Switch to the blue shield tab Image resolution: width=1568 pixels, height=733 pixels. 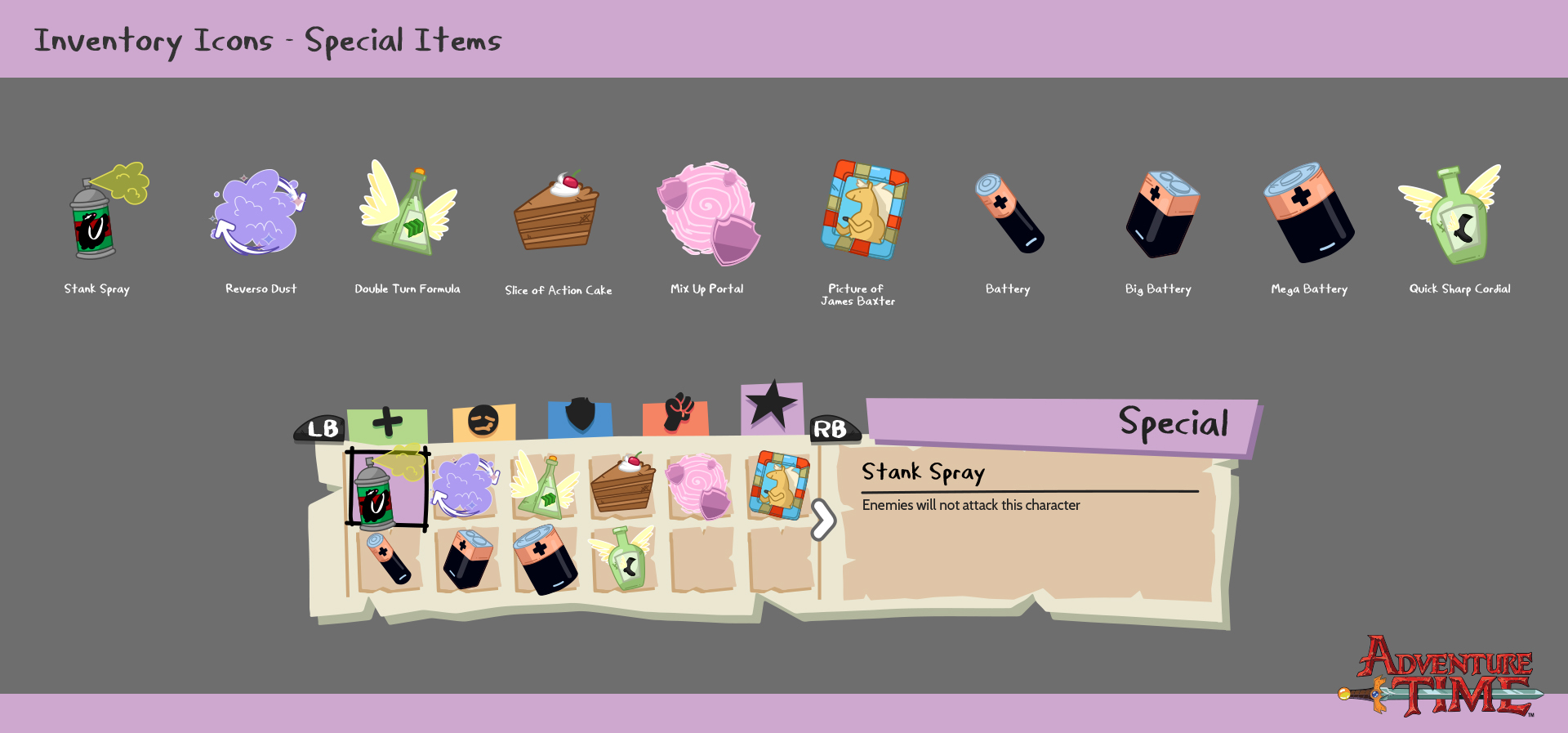[580, 418]
